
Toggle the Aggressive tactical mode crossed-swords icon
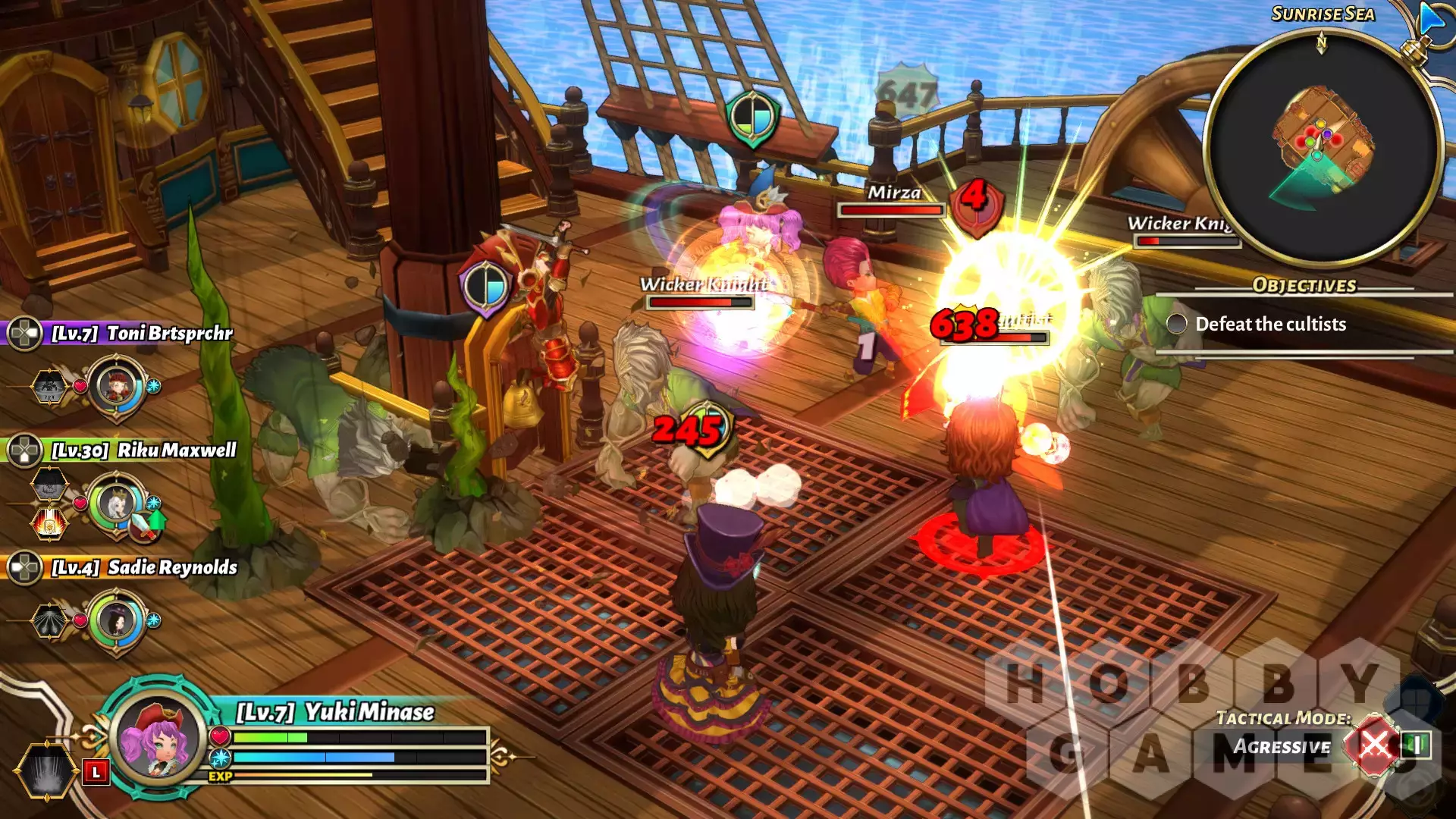tap(1373, 746)
